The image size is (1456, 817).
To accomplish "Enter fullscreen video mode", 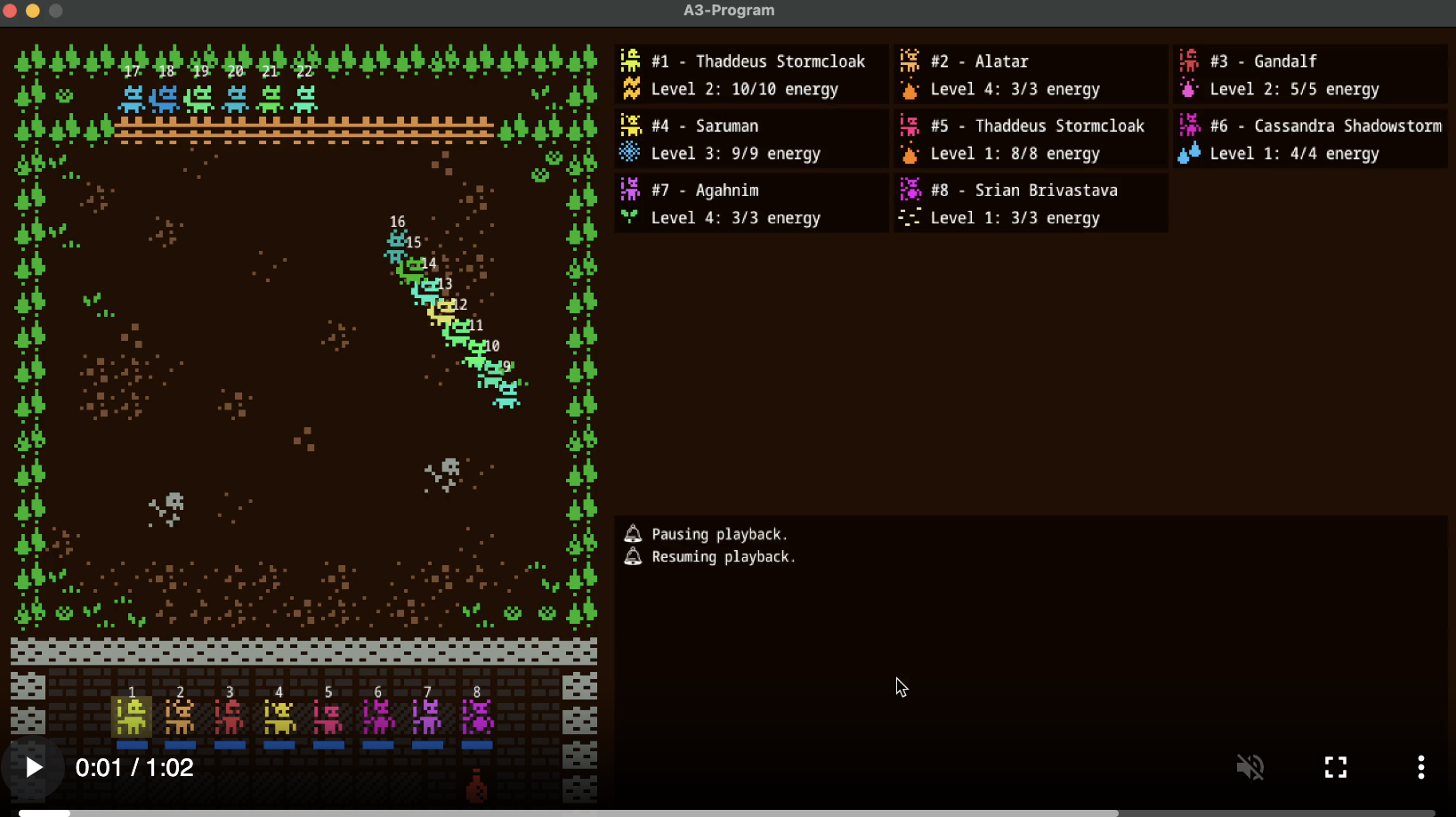I will pos(1336,767).
